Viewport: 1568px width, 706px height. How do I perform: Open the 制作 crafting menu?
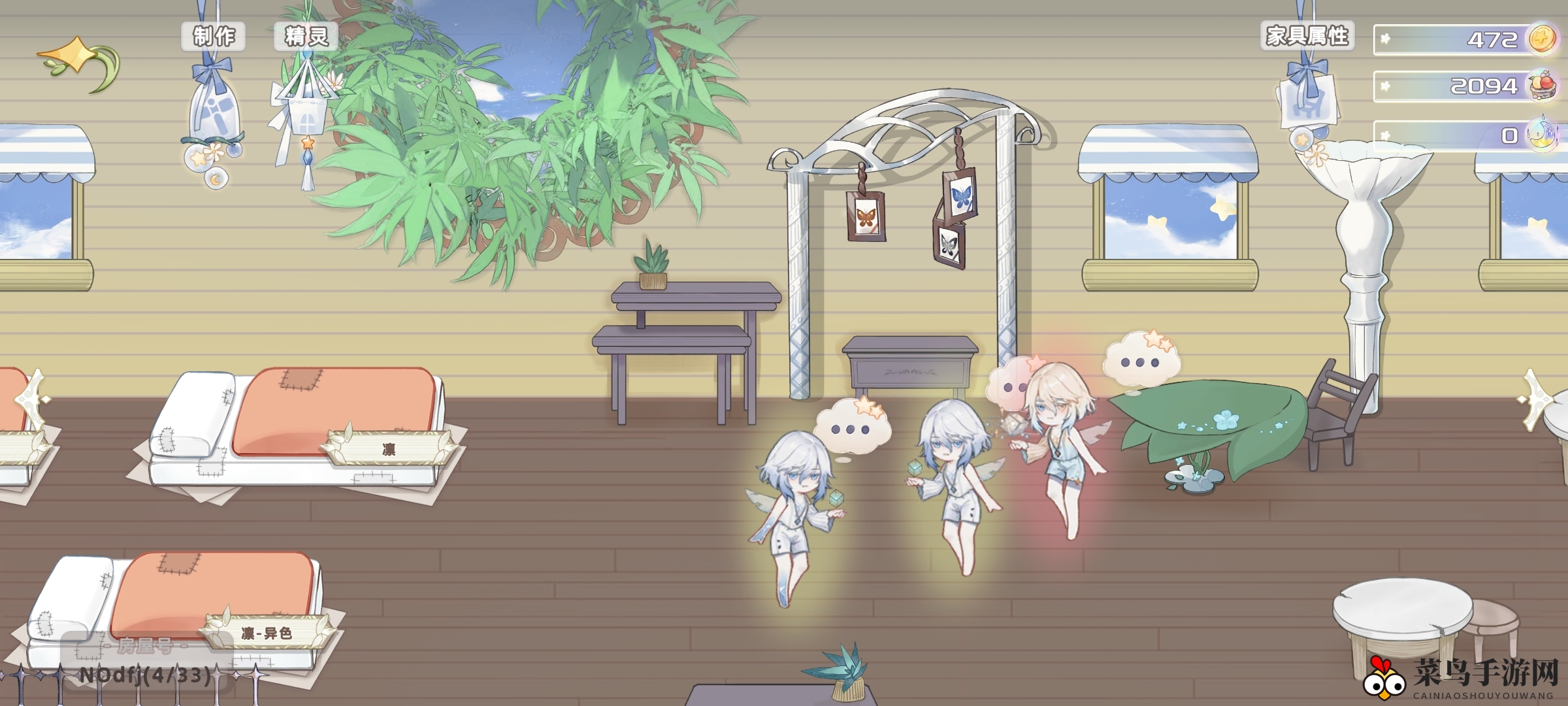tap(213, 37)
